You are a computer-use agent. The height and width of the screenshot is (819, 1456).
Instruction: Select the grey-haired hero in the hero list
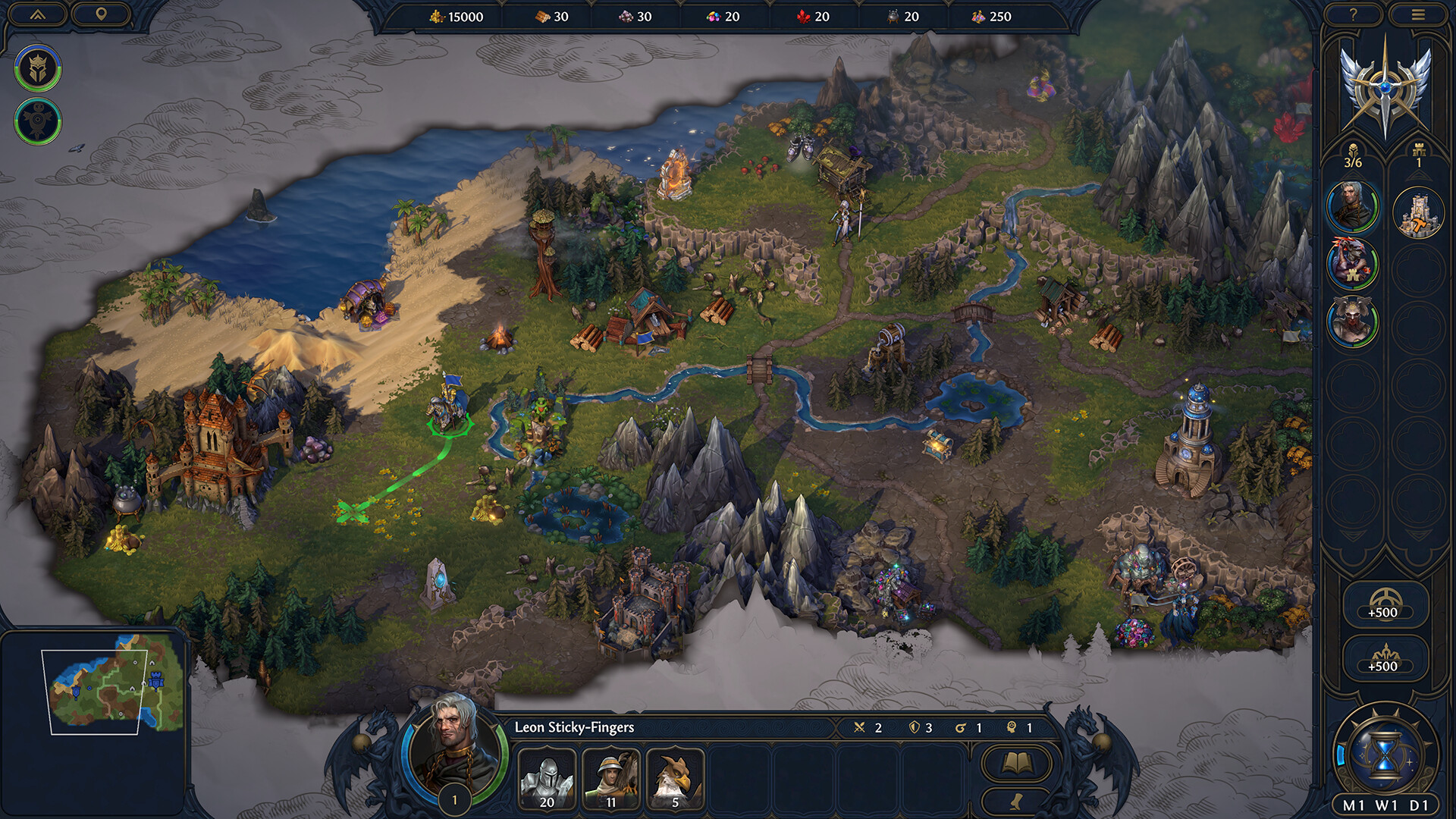click(x=1352, y=206)
